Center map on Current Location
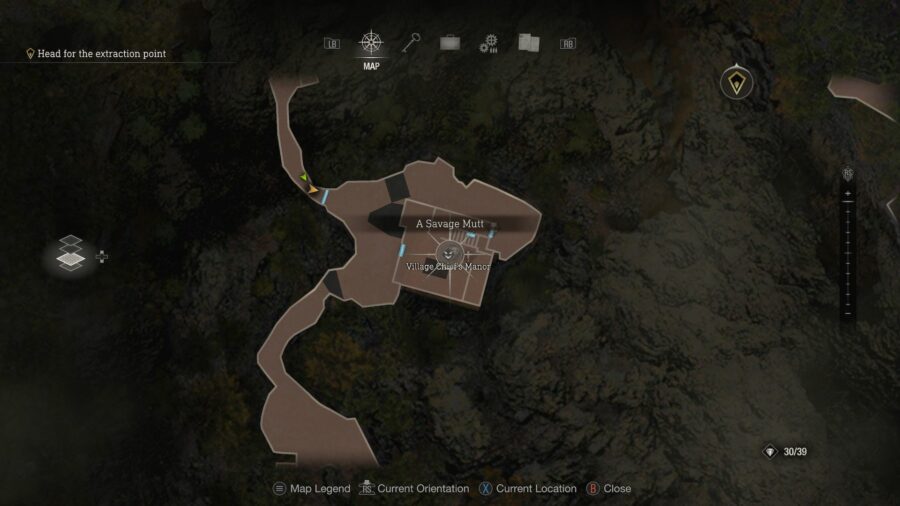Image resolution: width=900 pixels, height=506 pixels. click(528, 489)
